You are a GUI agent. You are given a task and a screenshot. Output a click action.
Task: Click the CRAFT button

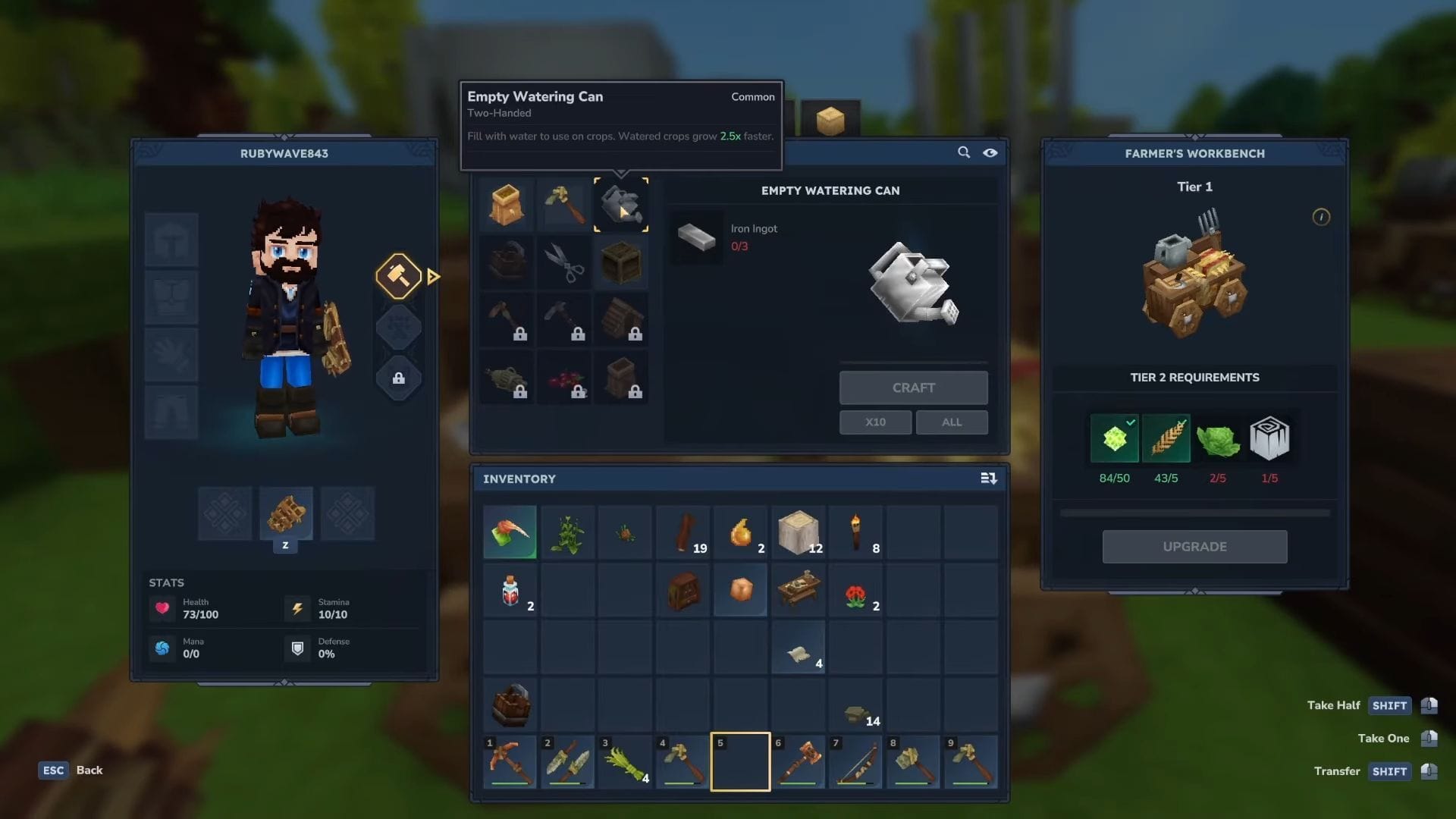tap(913, 388)
